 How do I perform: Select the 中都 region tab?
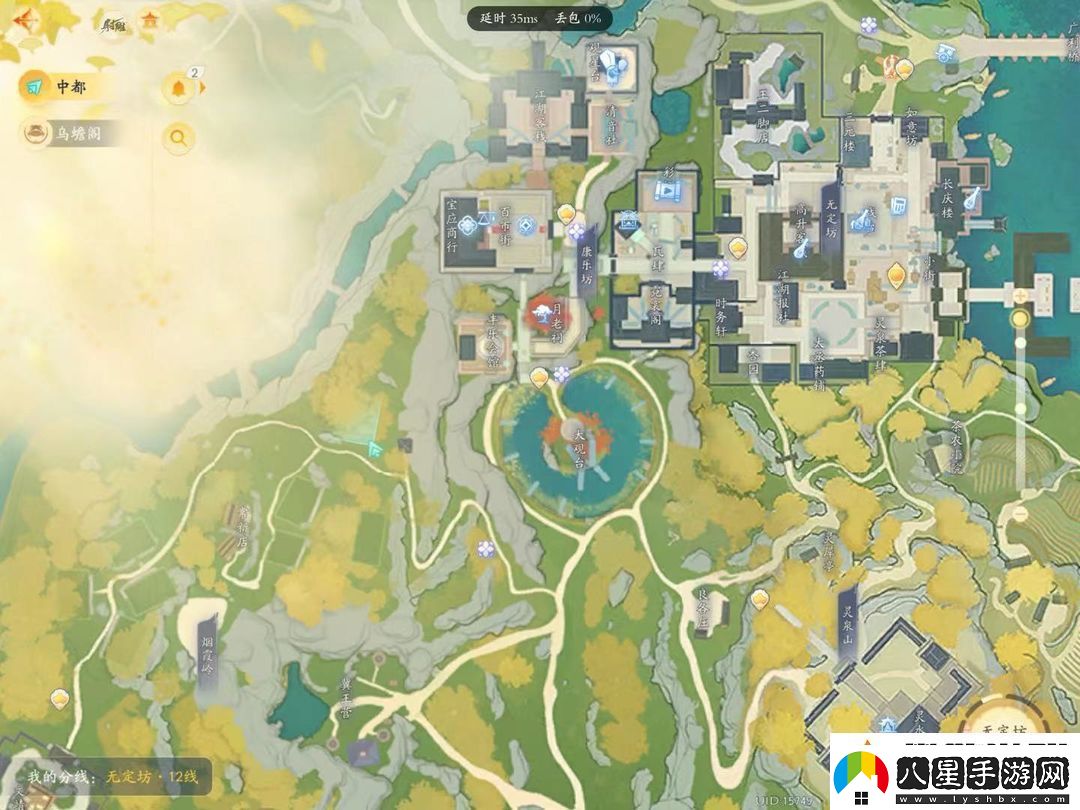tap(60, 87)
